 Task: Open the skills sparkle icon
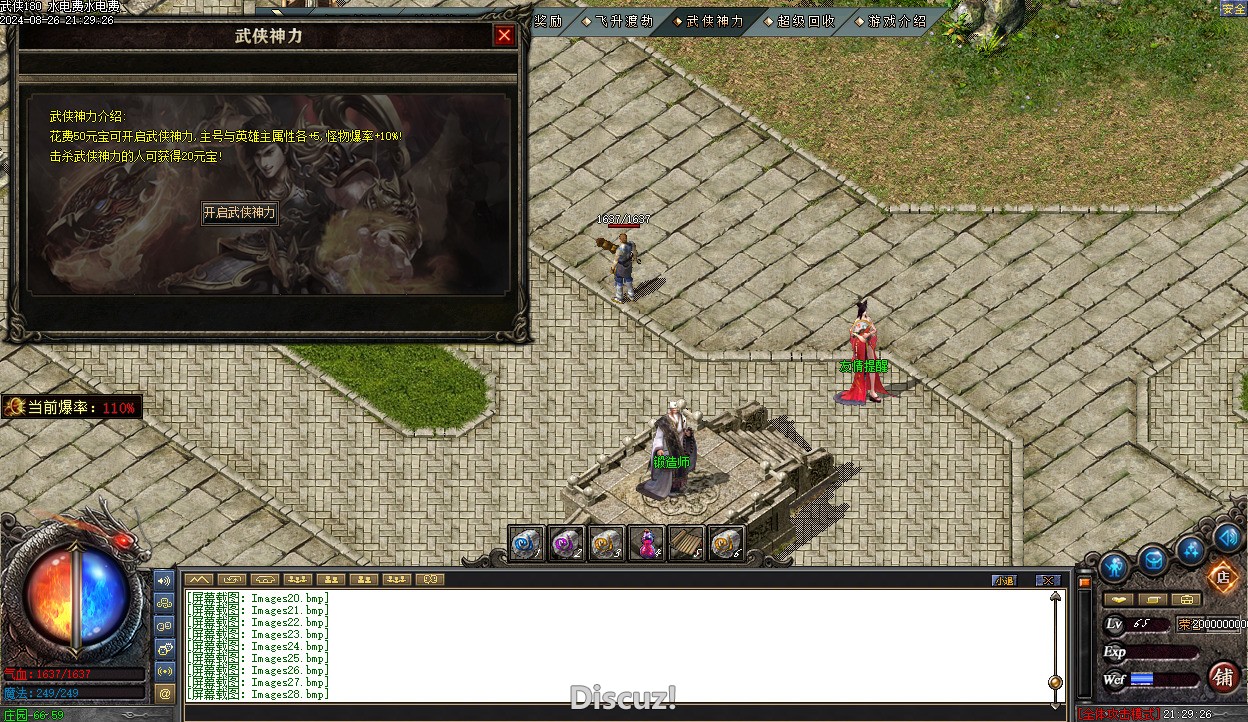pyautogui.click(x=1190, y=549)
